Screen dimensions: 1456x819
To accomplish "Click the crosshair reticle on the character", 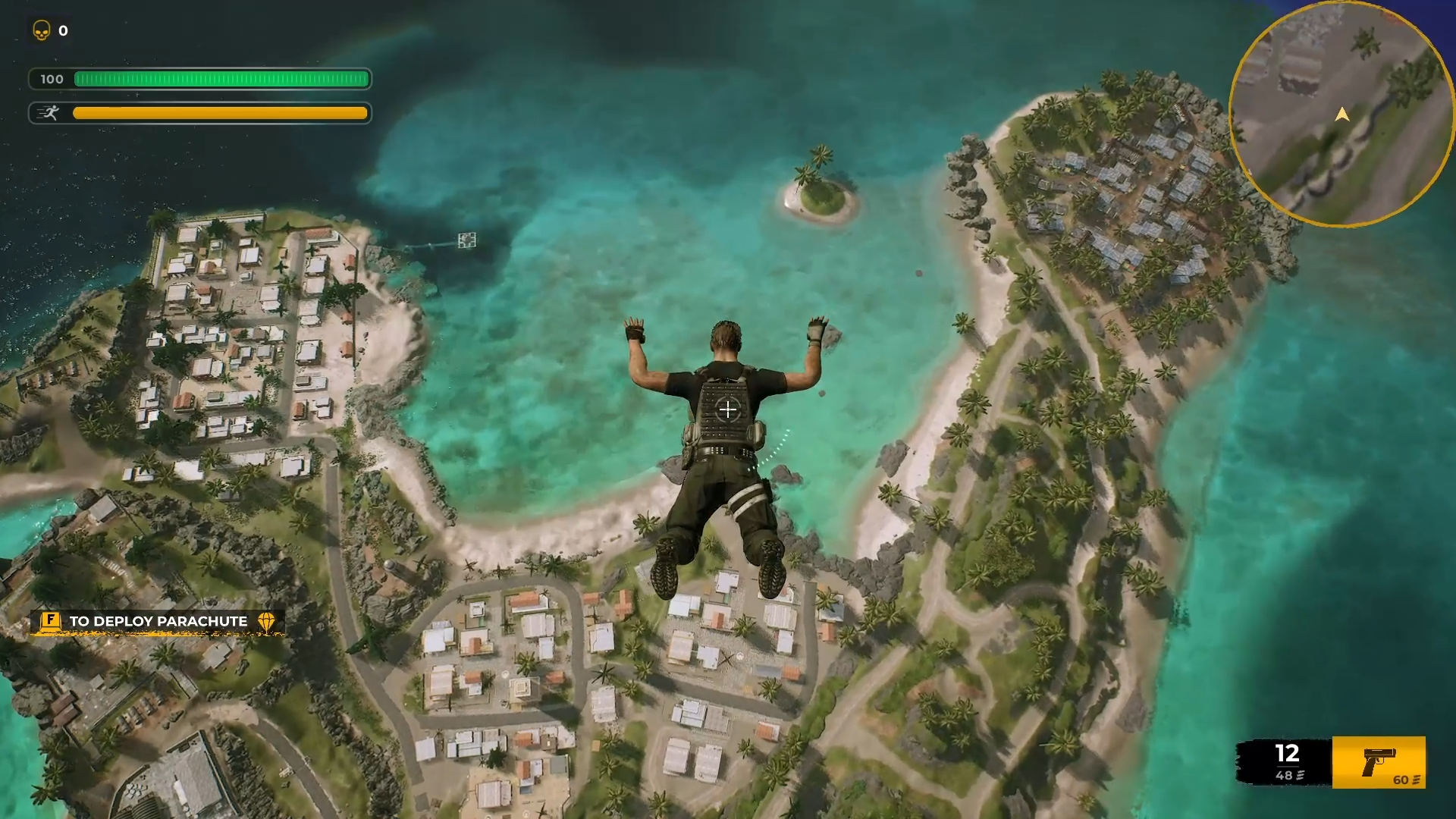I will pos(727,410).
